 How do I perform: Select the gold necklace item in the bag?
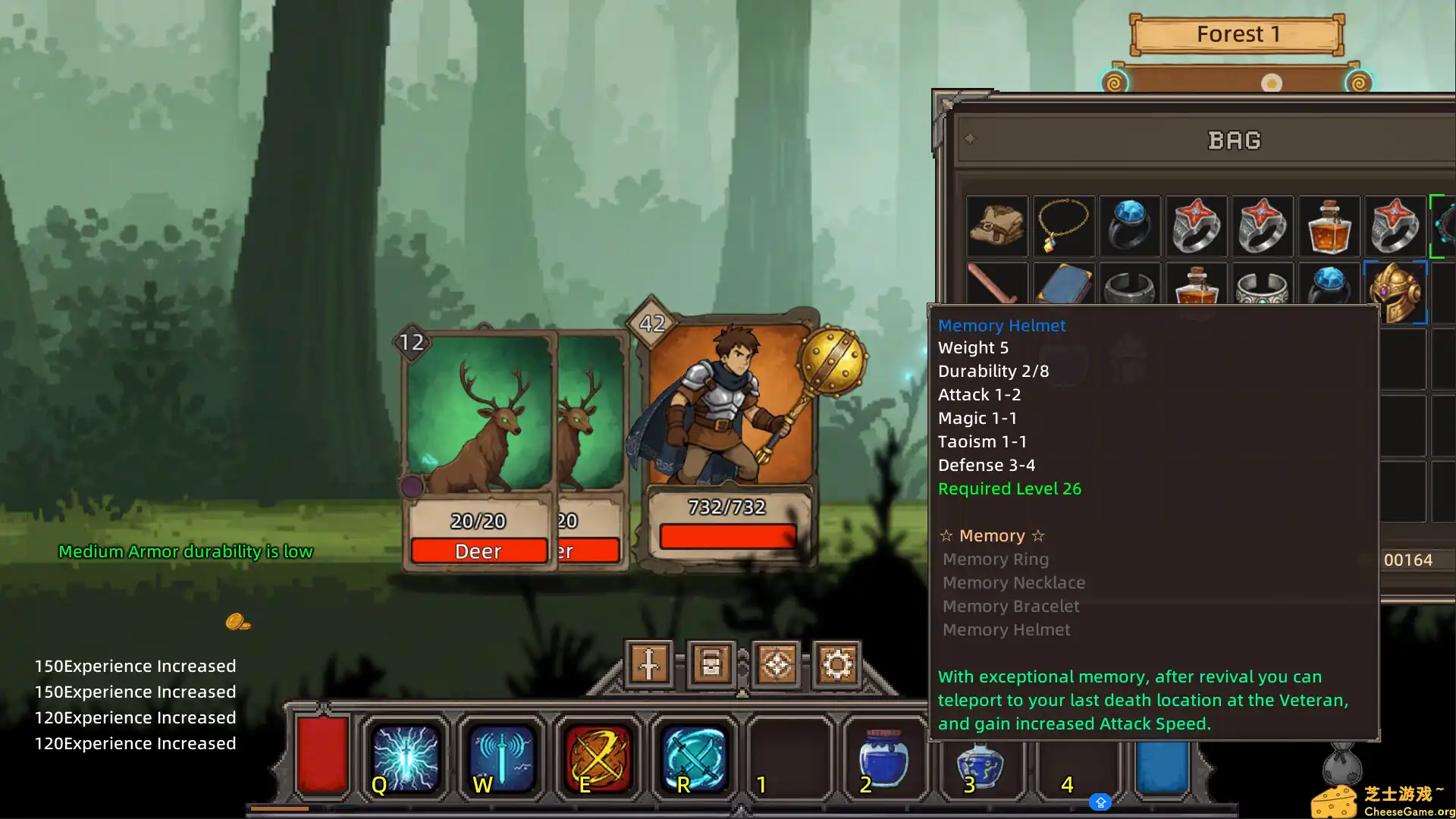(x=1063, y=226)
